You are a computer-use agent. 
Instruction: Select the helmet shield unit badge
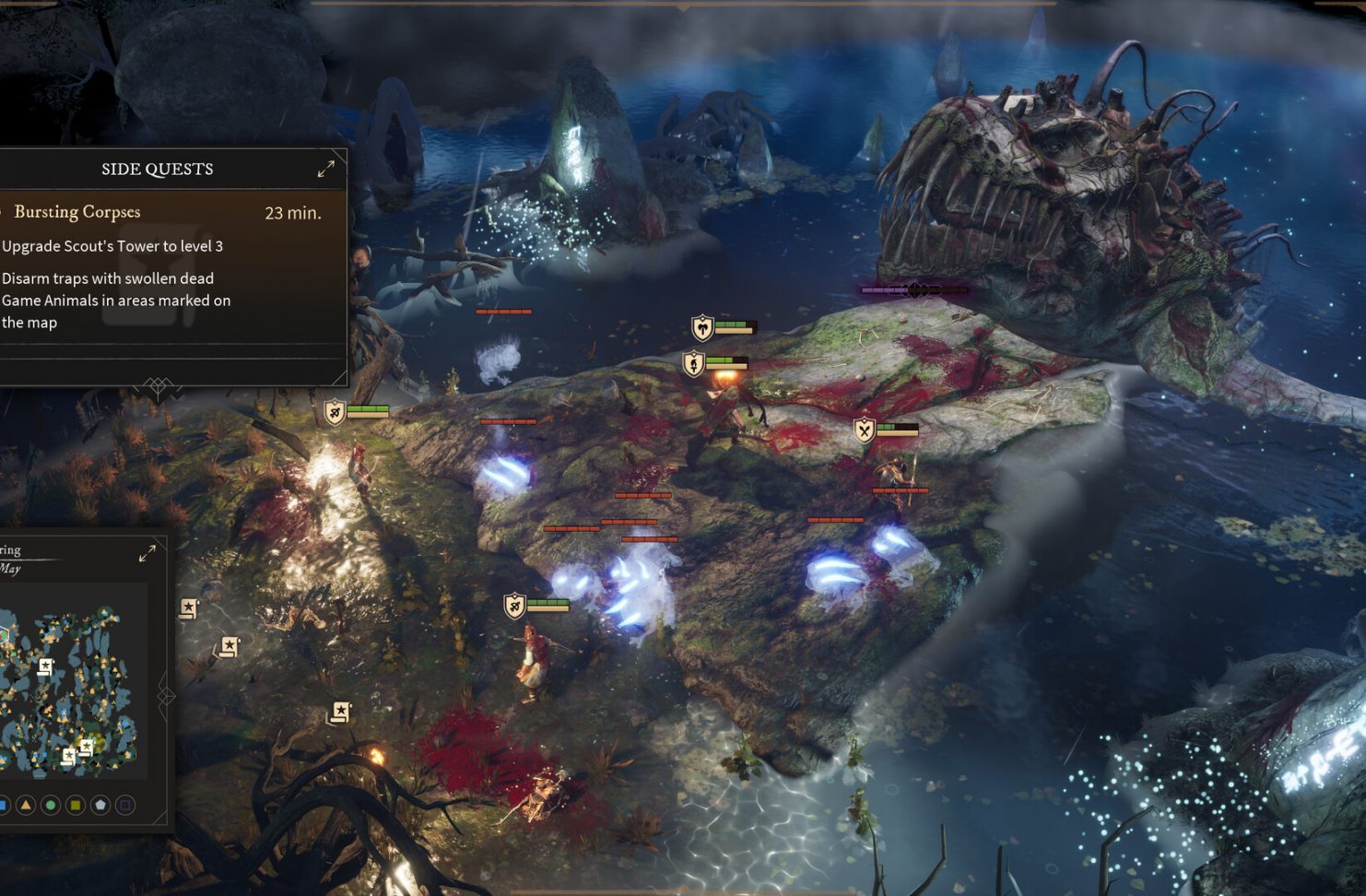point(693,364)
